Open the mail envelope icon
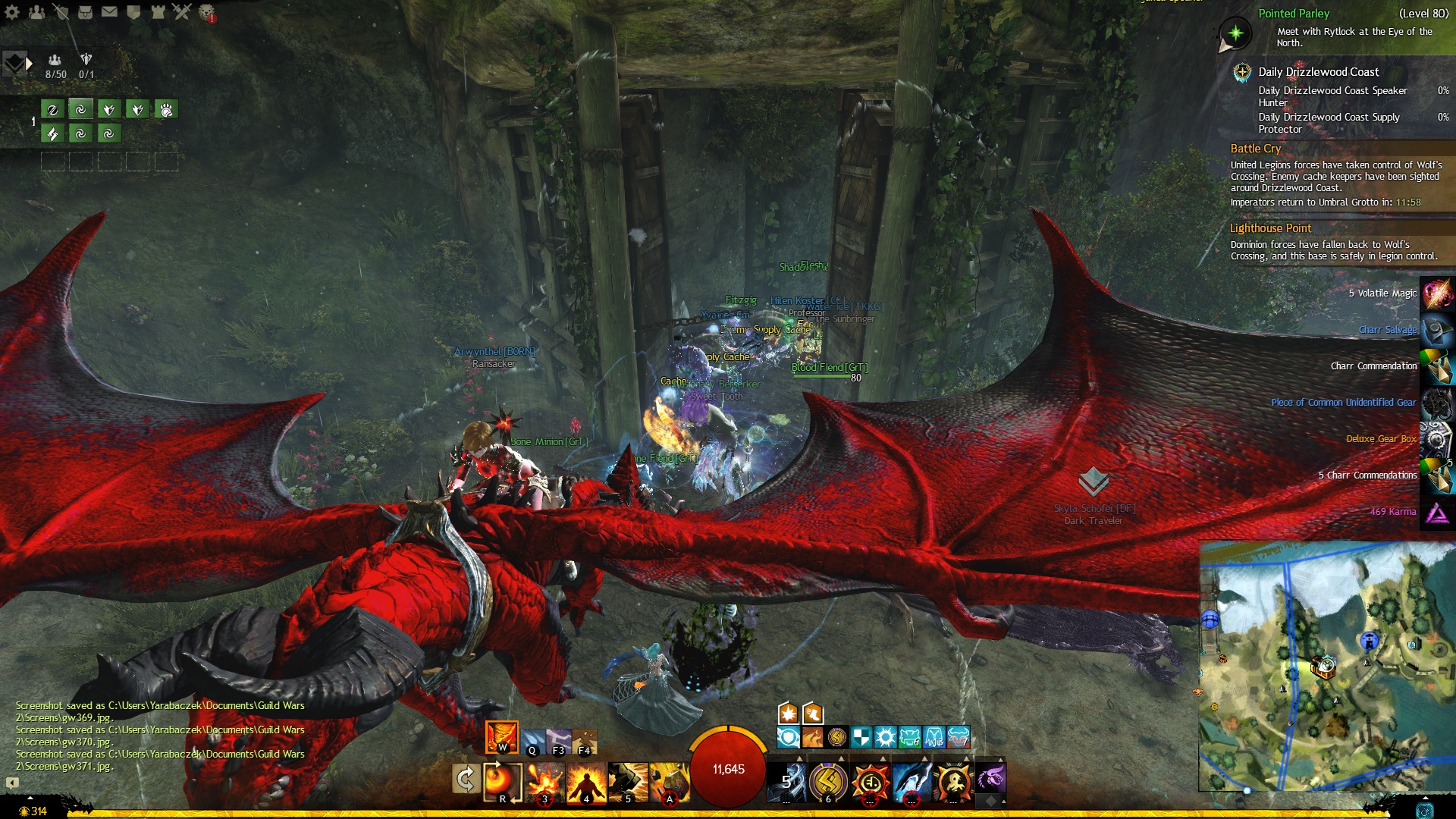 point(109,11)
